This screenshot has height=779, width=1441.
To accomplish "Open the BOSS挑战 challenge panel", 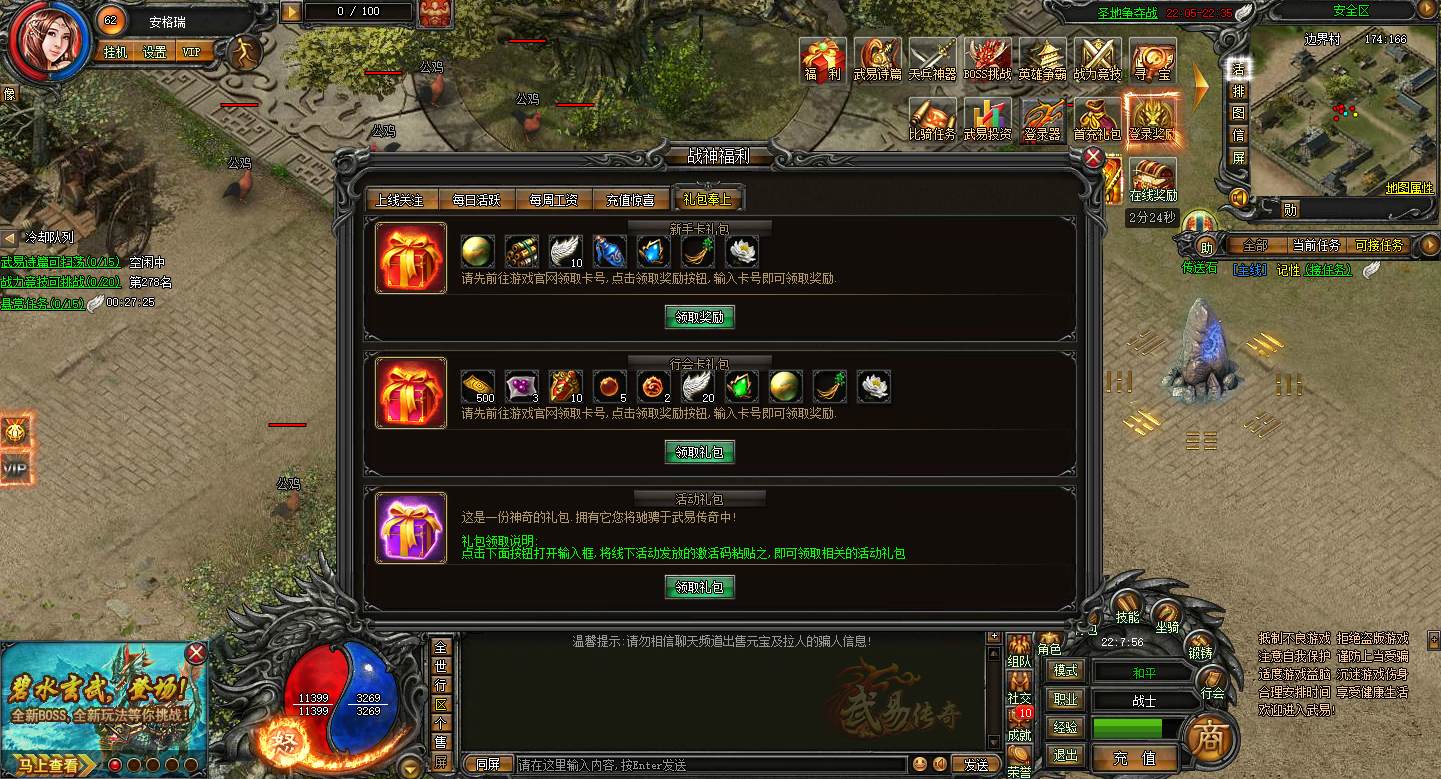I will 987,57.
